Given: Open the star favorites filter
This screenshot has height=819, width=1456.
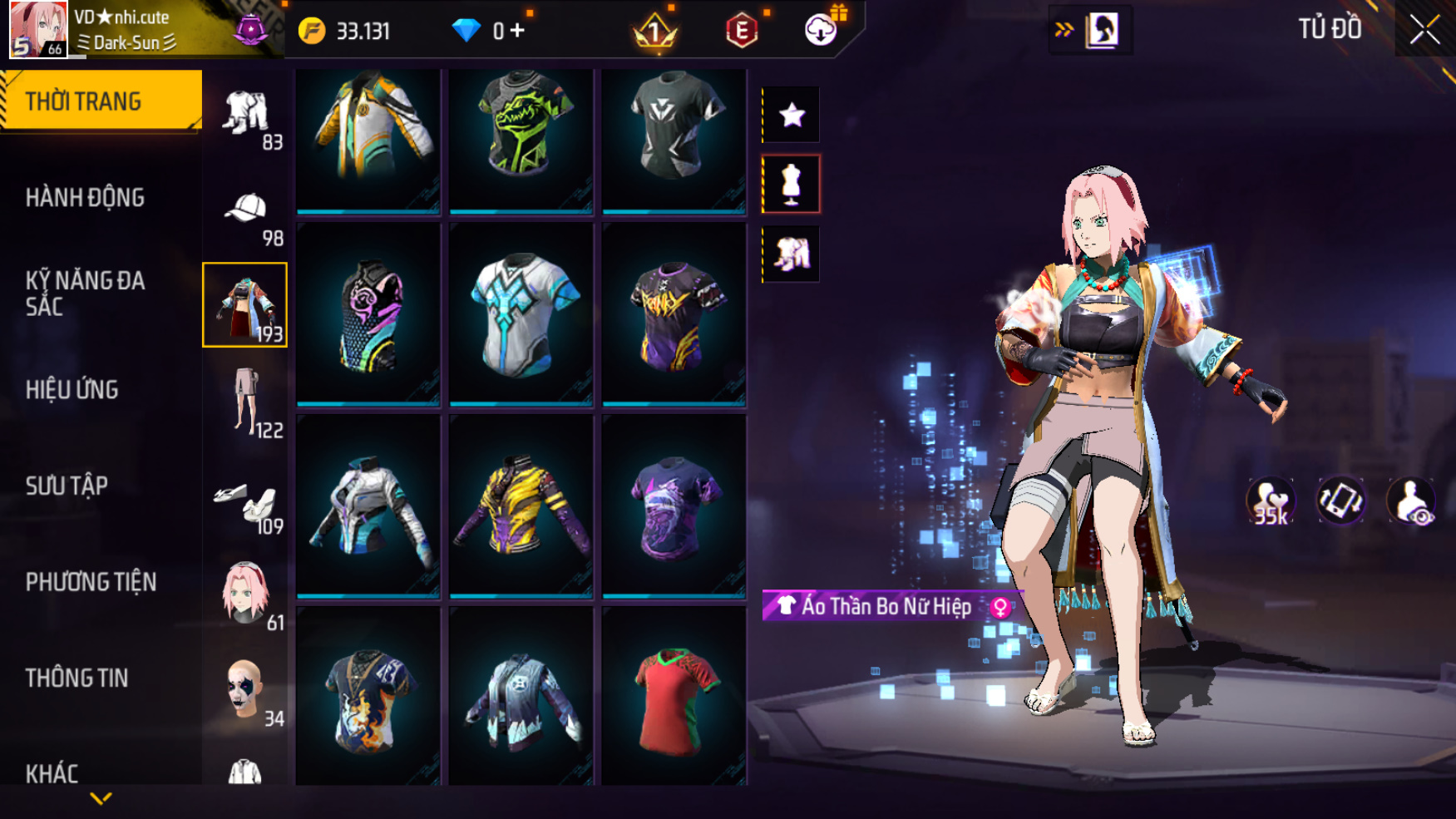Looking at the screenshot, I should point(791,115).
